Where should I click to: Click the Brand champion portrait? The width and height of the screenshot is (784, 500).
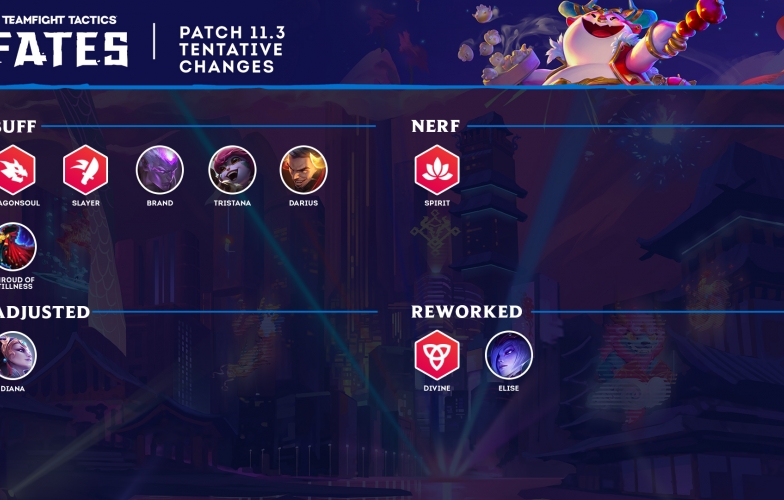(x=160, y=169)
